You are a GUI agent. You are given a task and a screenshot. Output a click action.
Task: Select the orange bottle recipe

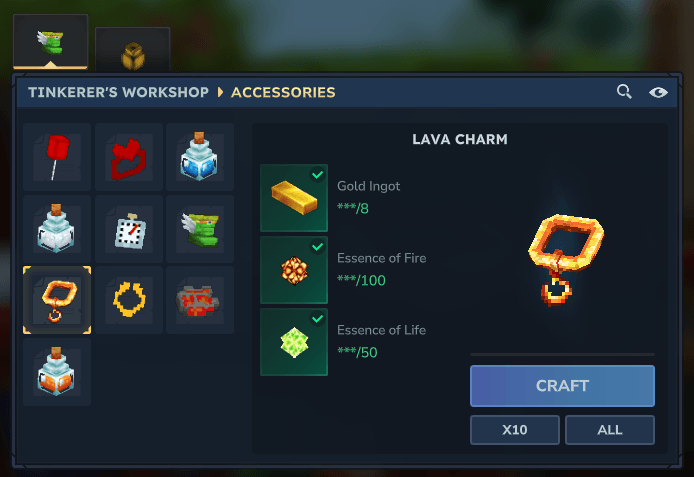(57, 372)
